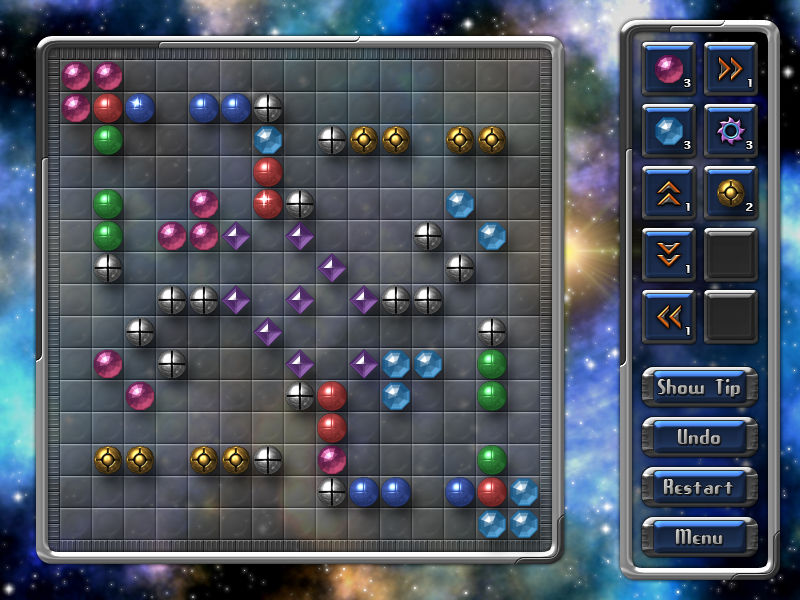Choose the gold orb piece in the side panel
This screenshot has width=800, height=600.
[730, 192]
